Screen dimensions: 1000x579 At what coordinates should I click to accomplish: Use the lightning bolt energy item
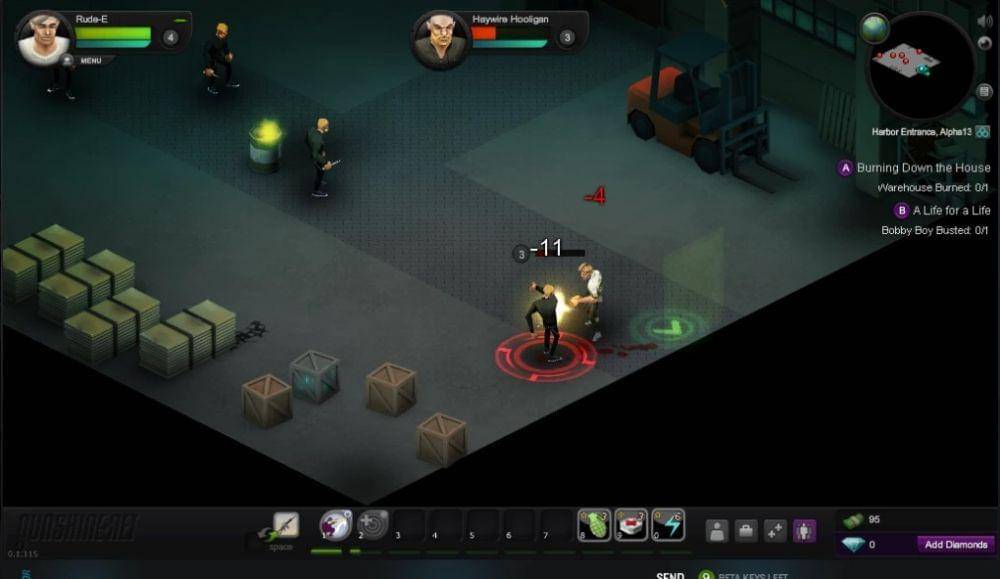pos(668,524)
